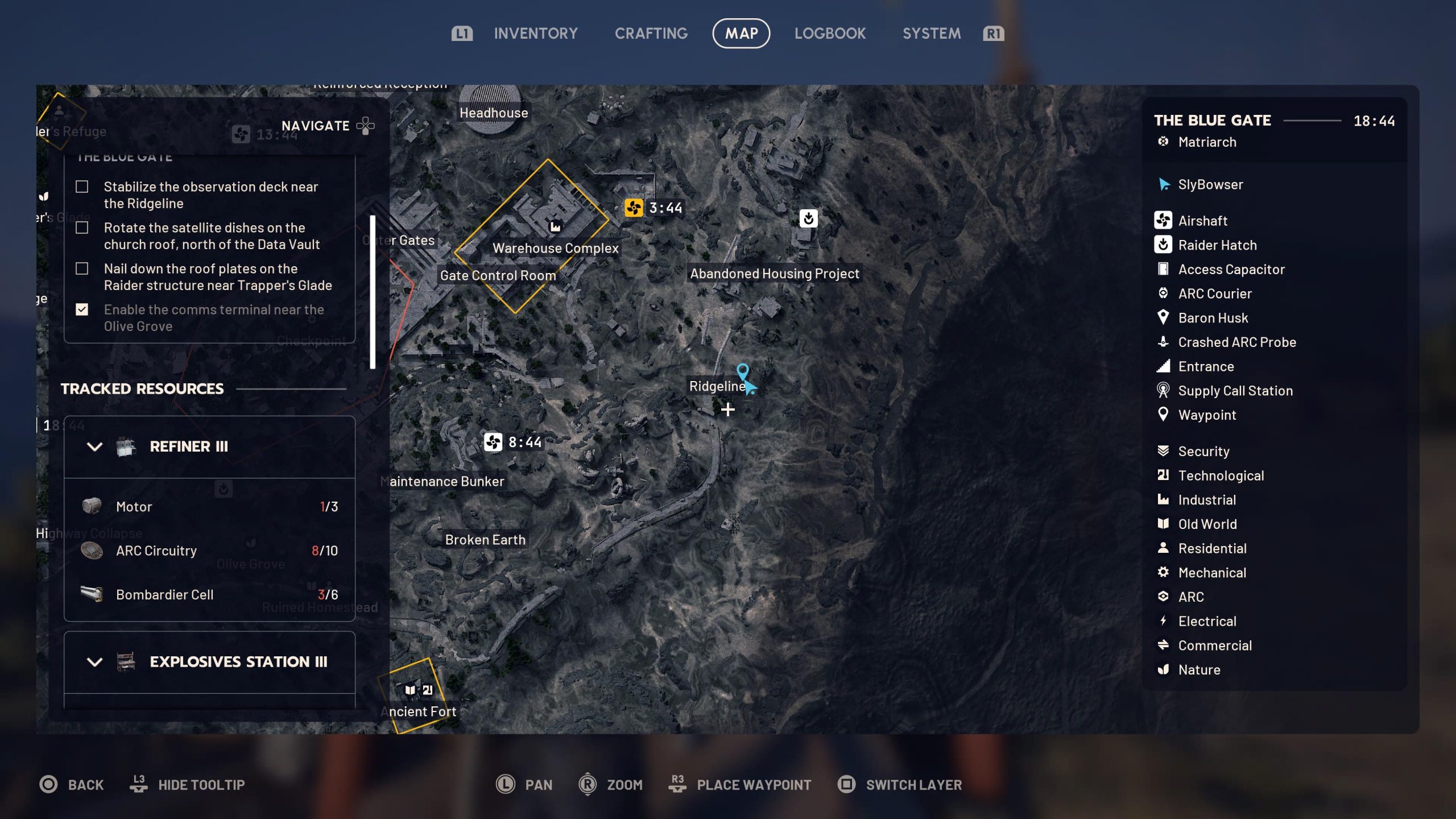Click the Crashed ARC Probe legend icon
1456x819 pixels.
pos(1164,342)
